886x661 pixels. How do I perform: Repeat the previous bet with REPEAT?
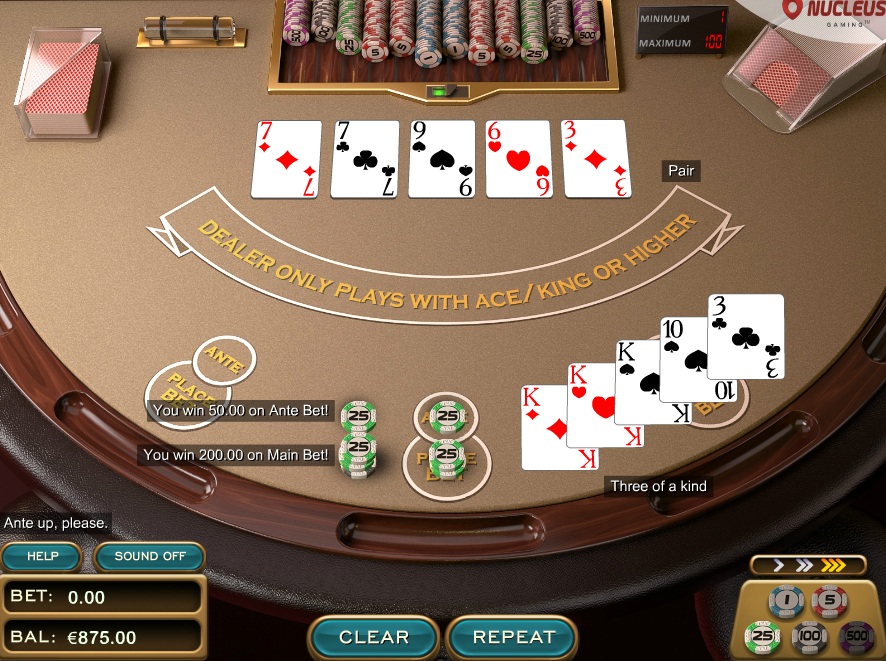coord(513,637)
